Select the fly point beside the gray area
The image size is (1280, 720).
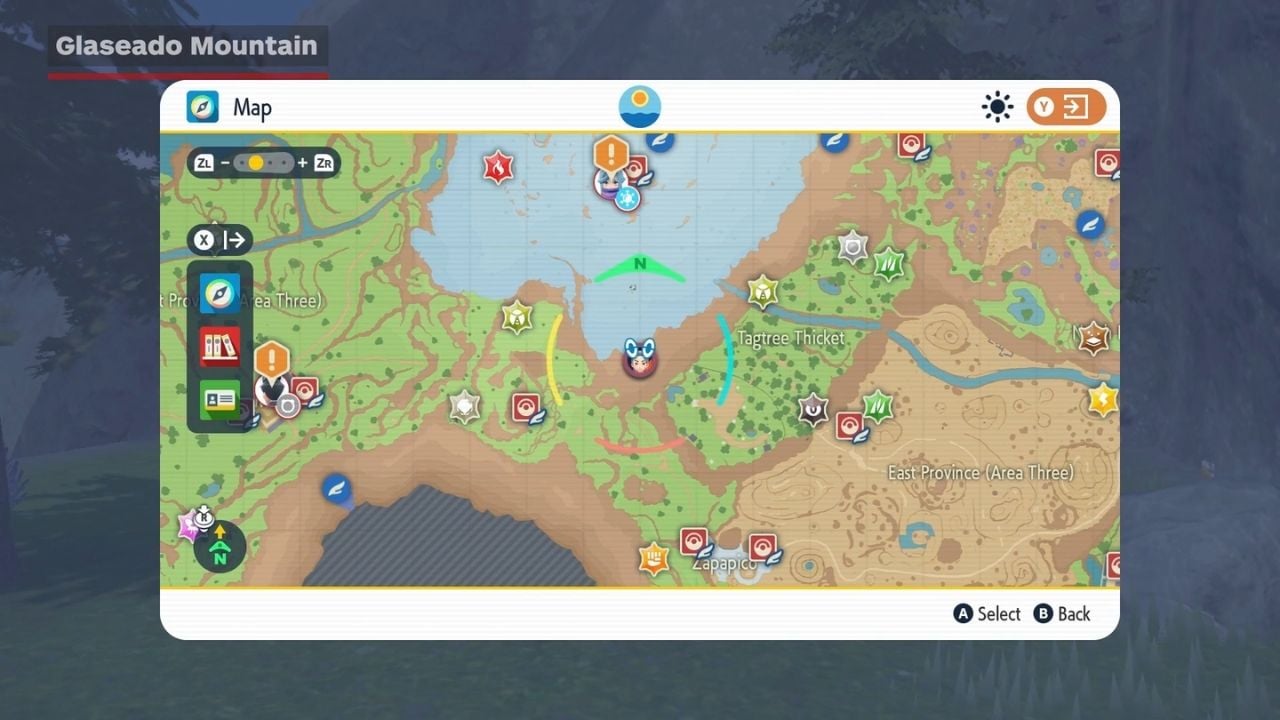point(336,489)
